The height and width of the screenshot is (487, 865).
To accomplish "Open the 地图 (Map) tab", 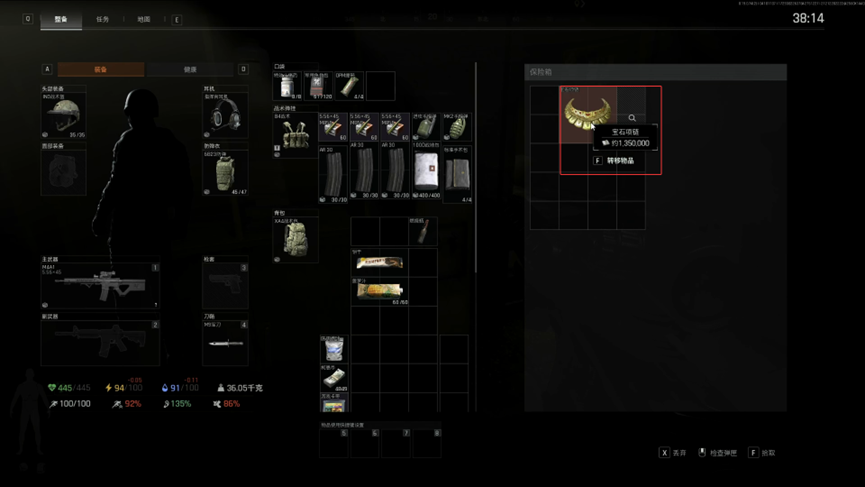I will click(143, 19).
